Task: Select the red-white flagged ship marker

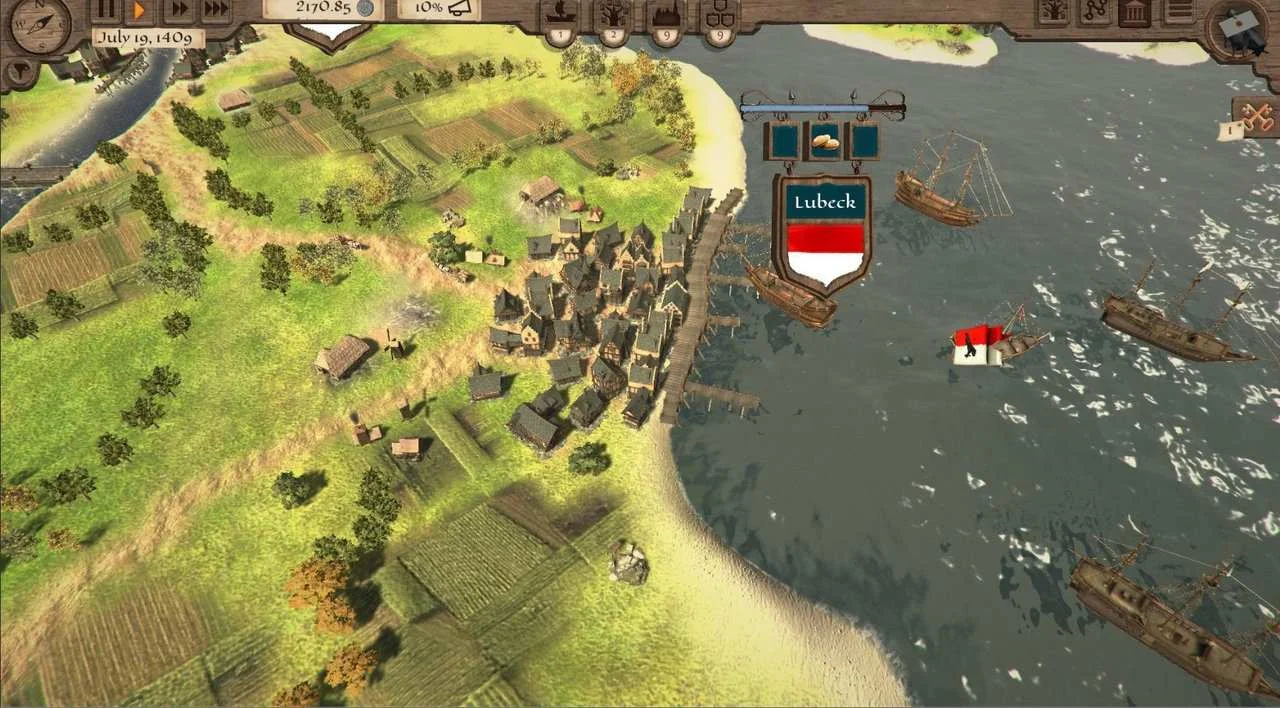Action: 978,346
